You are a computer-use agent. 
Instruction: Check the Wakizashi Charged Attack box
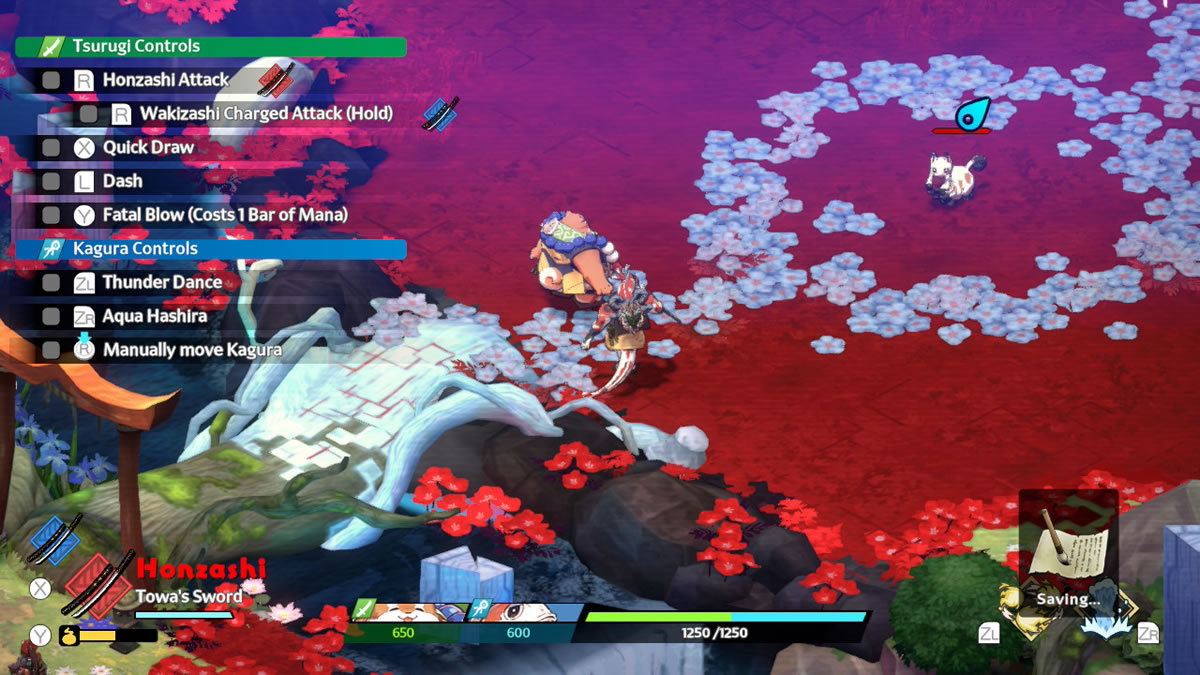[x=89, y=114]
